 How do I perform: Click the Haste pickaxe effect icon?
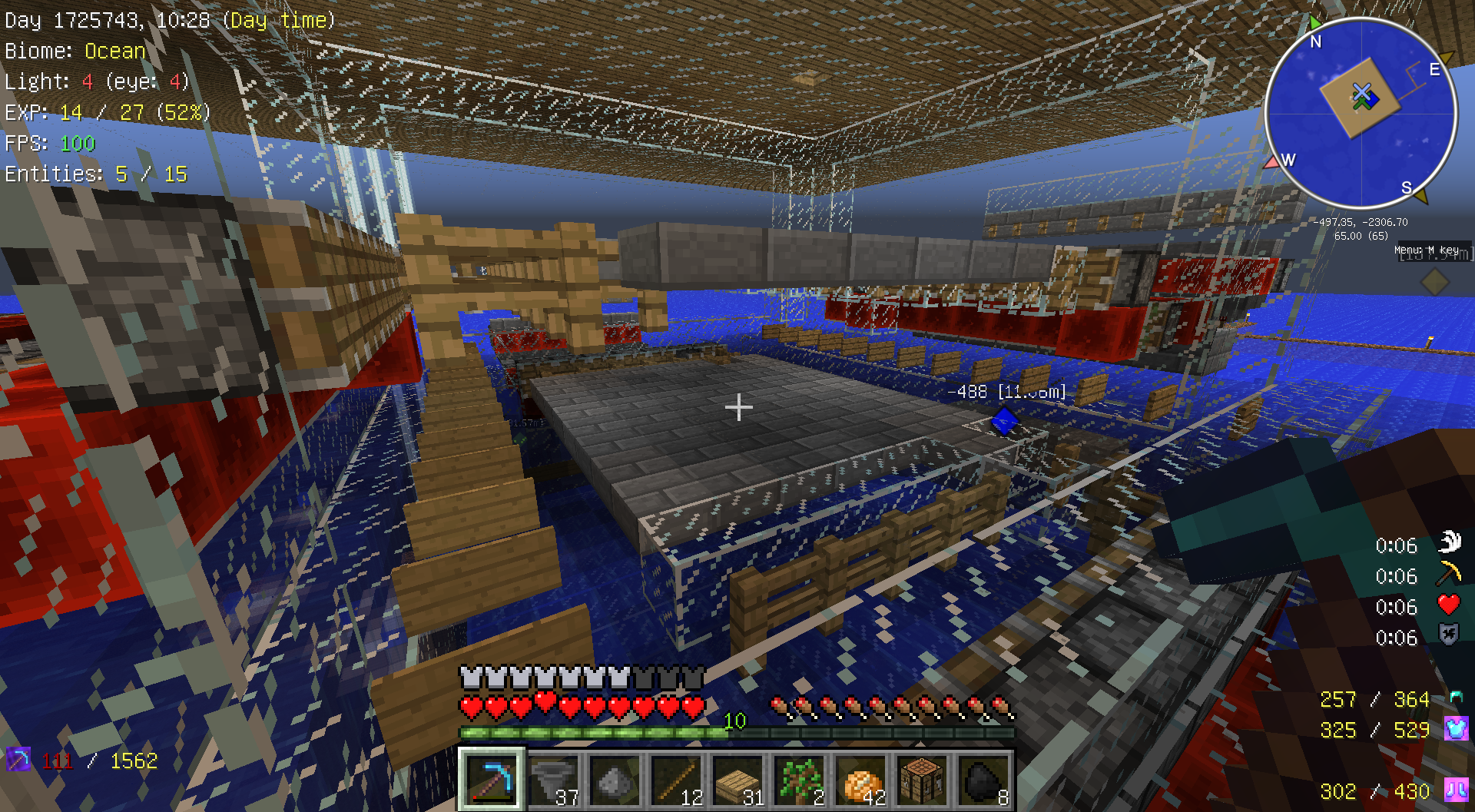tap(1449, 573)
